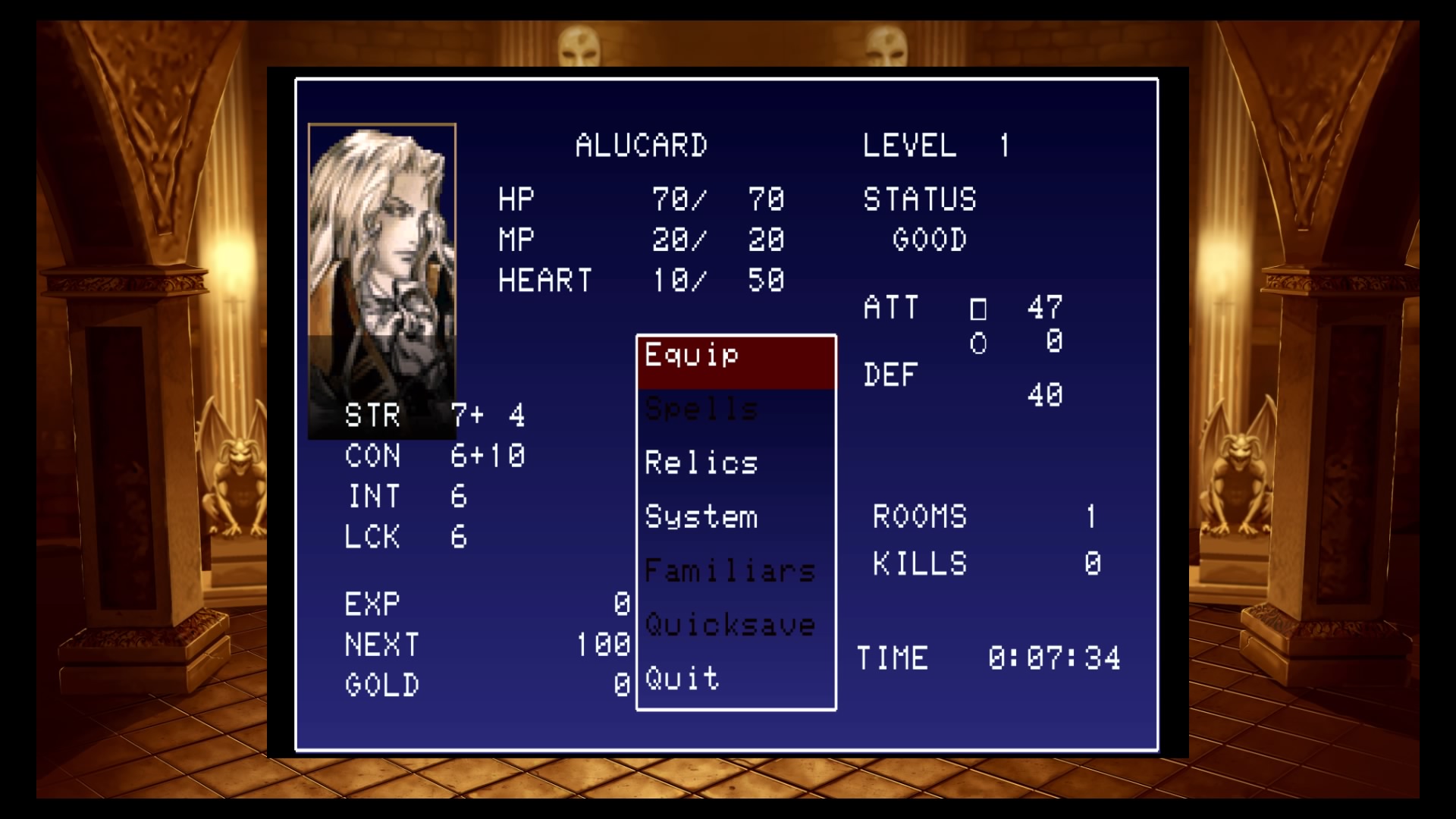Click the square weapon slot icon beside ATT
The height and width of the screenshot is (819, 1456).
point(980,309)
